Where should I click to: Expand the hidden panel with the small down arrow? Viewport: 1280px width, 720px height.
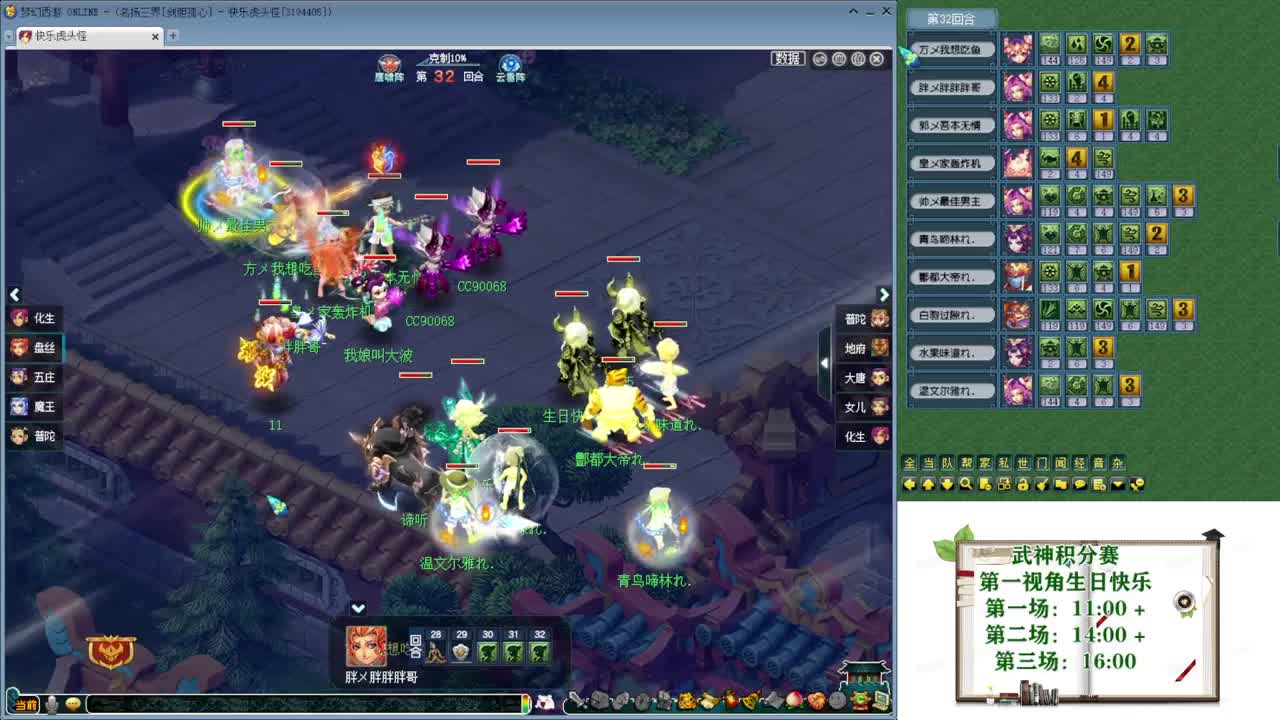[x=357, y=607]
